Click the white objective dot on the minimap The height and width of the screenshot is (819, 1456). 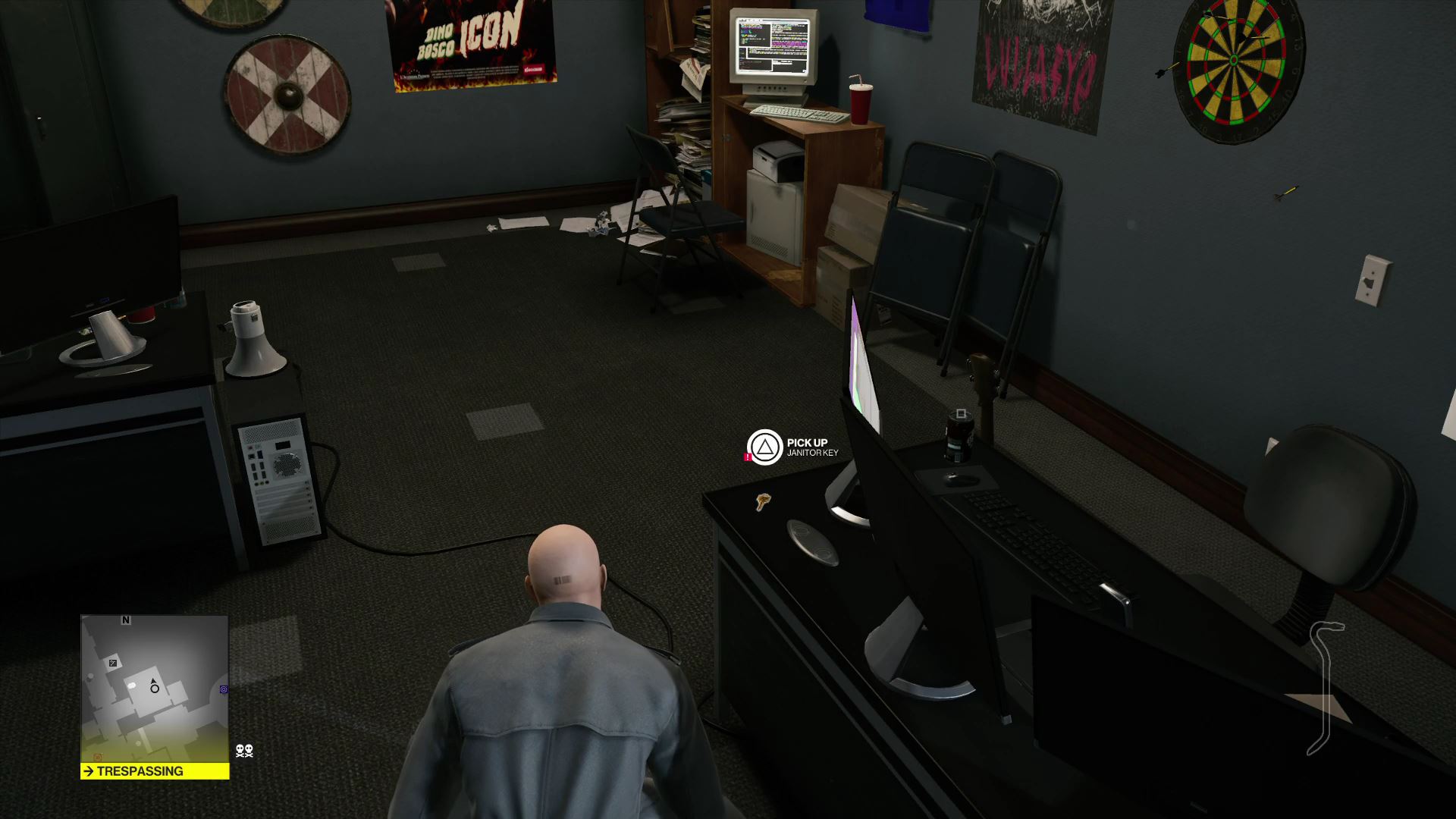click(131, 685)
